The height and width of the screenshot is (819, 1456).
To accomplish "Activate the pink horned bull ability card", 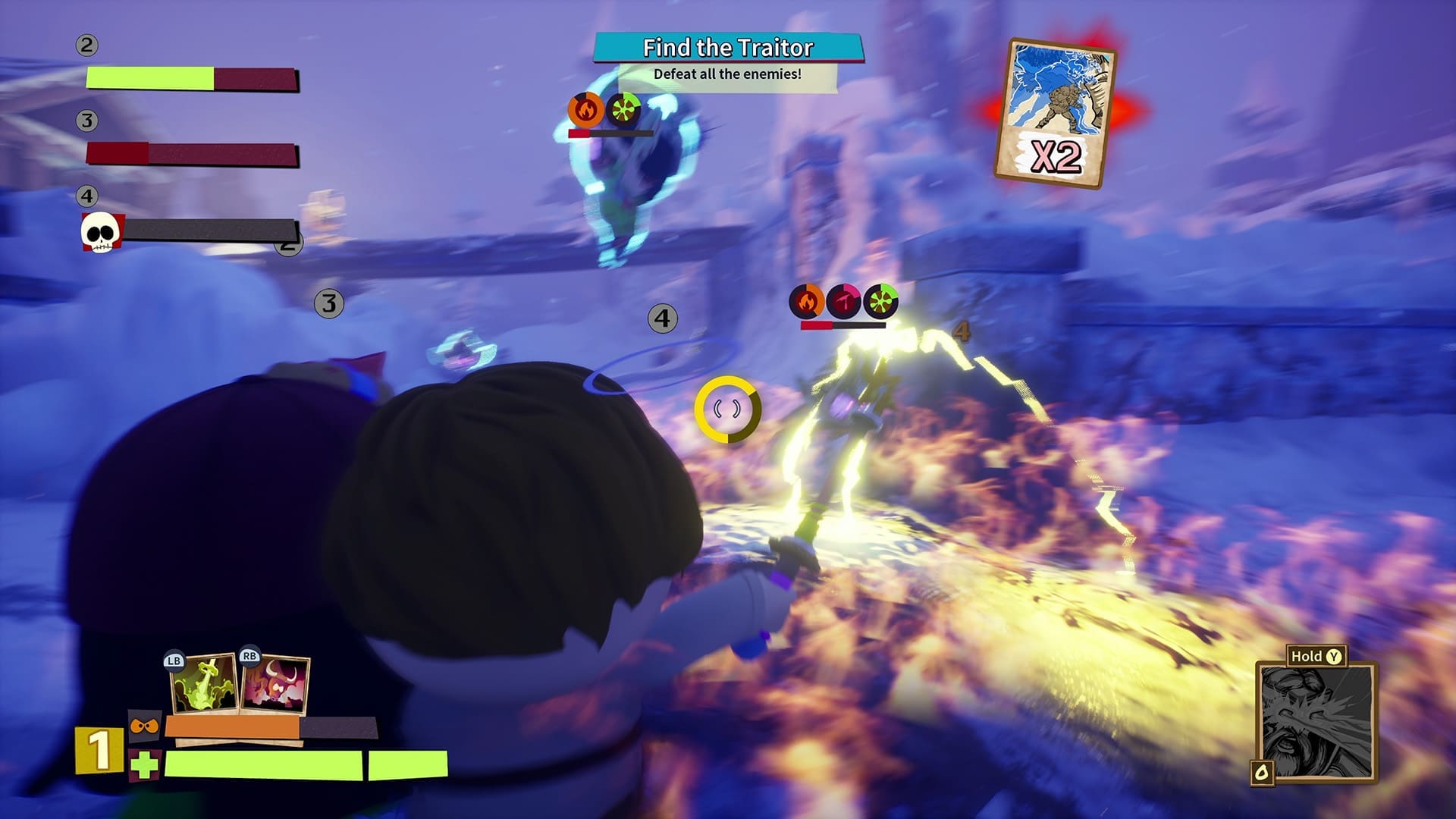I will 275,686.
